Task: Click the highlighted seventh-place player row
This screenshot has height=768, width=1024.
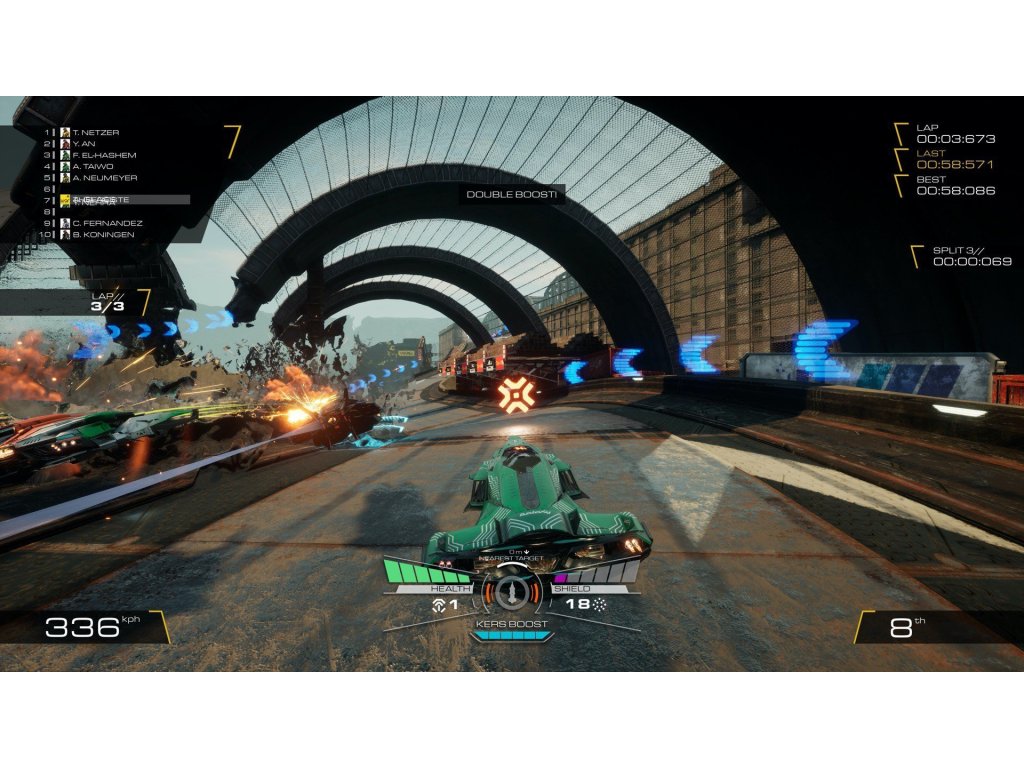Action: (x=120, y=200)
